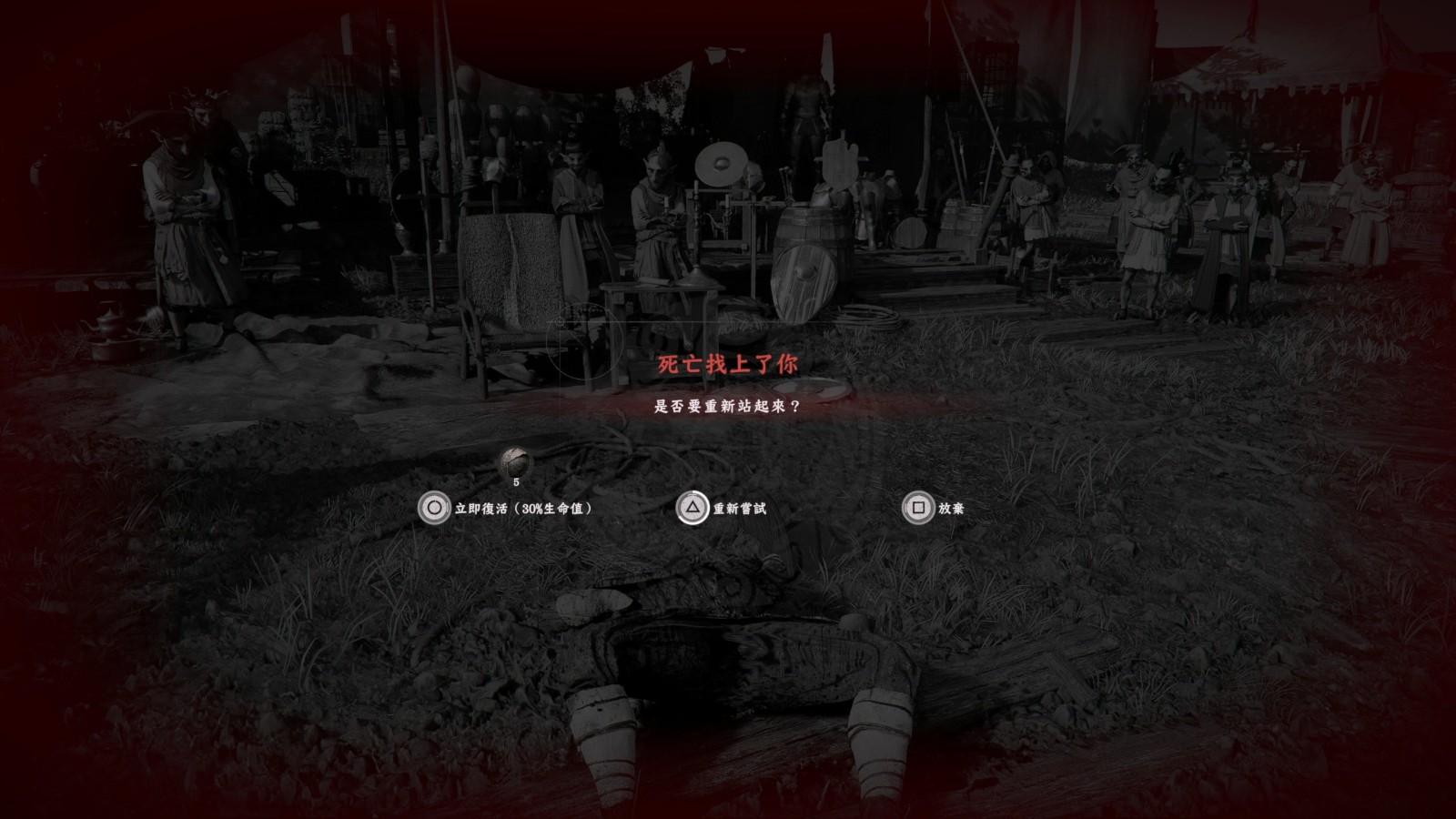The image size is (1456, 819).
Task: Click the revive item icon showing 5
Action: click(515, 462)
